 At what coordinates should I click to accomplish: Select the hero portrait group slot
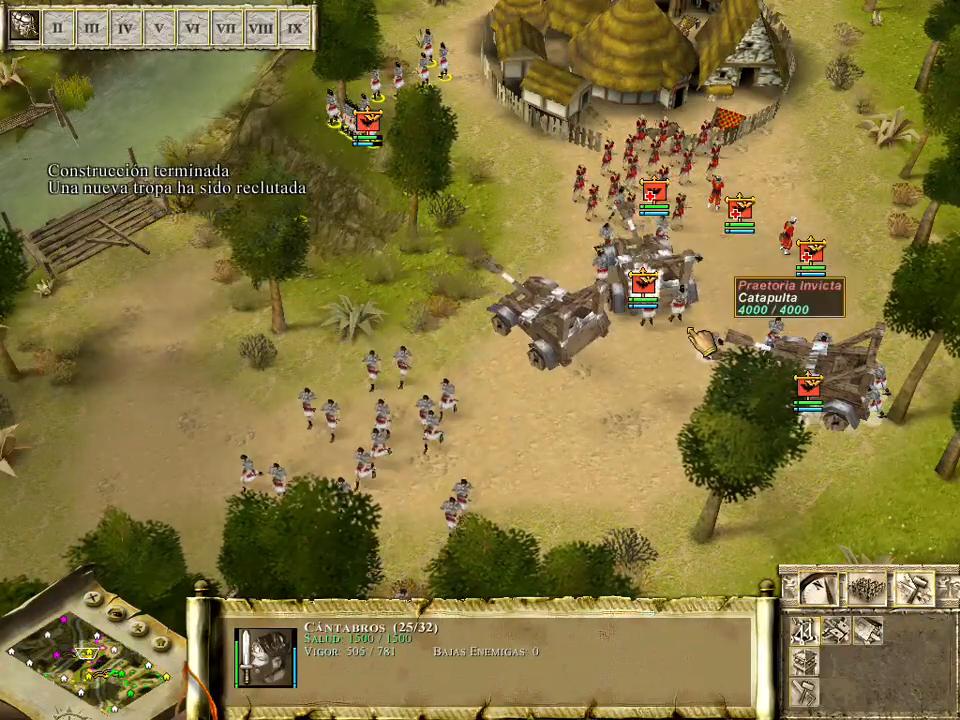click(x=24, y=27)
